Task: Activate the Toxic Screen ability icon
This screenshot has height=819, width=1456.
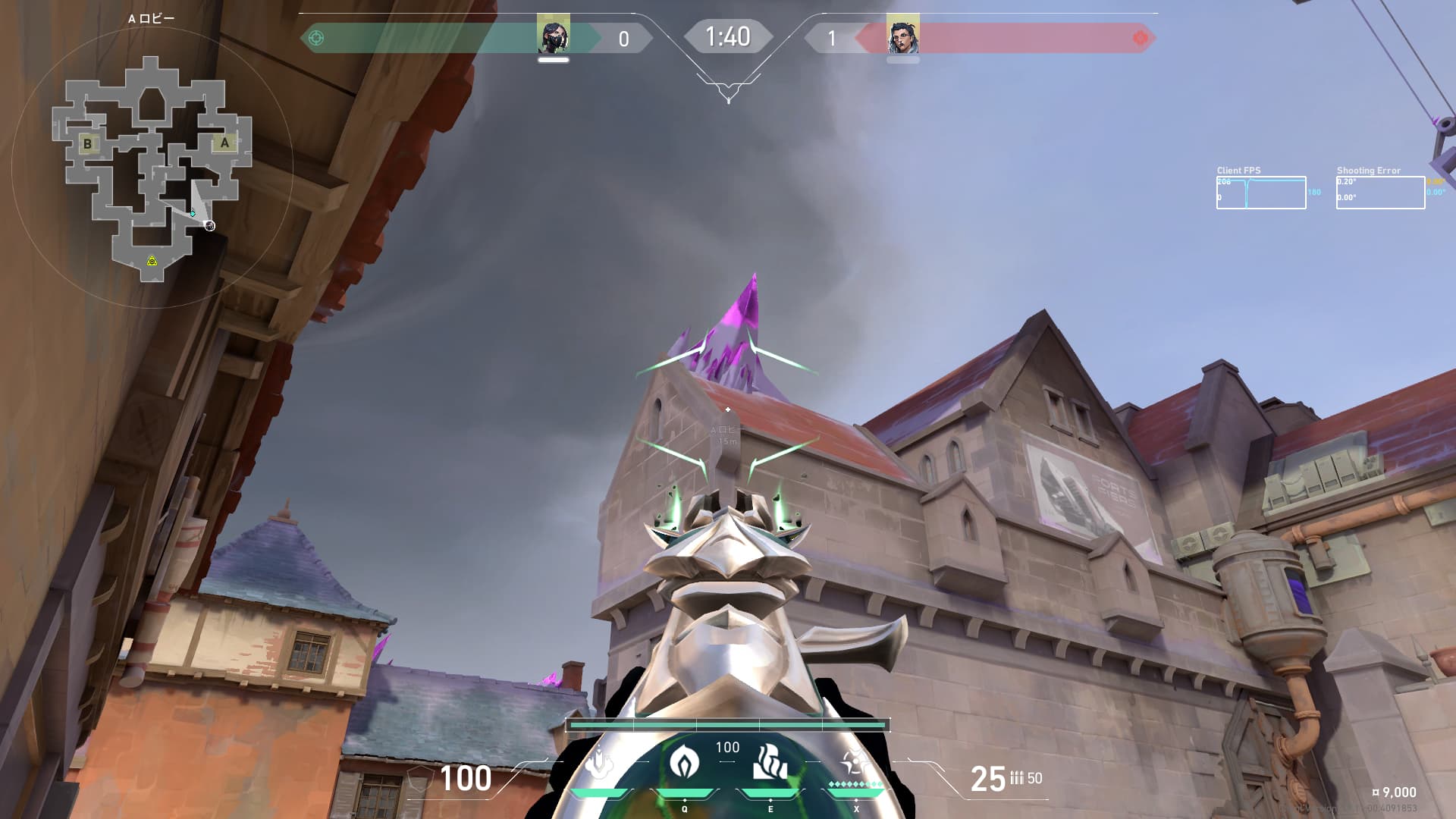Action: [770, 762]
